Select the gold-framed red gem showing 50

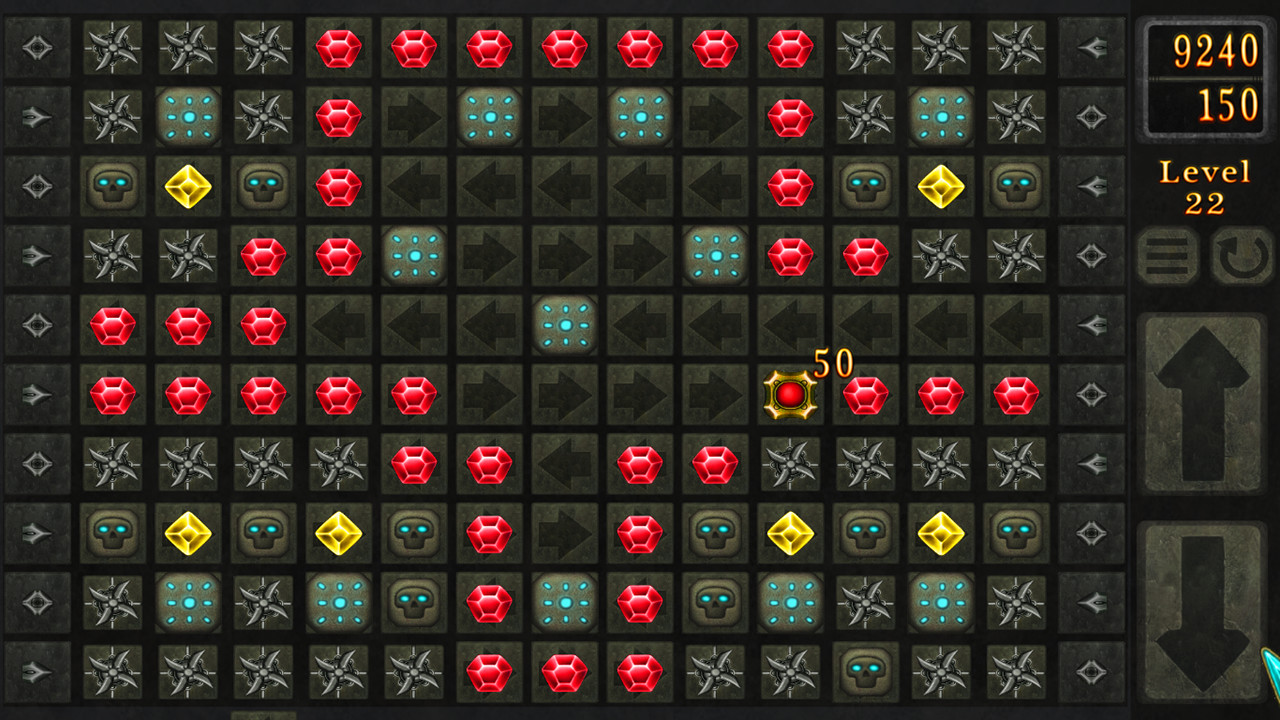click(x=789, y=393)
